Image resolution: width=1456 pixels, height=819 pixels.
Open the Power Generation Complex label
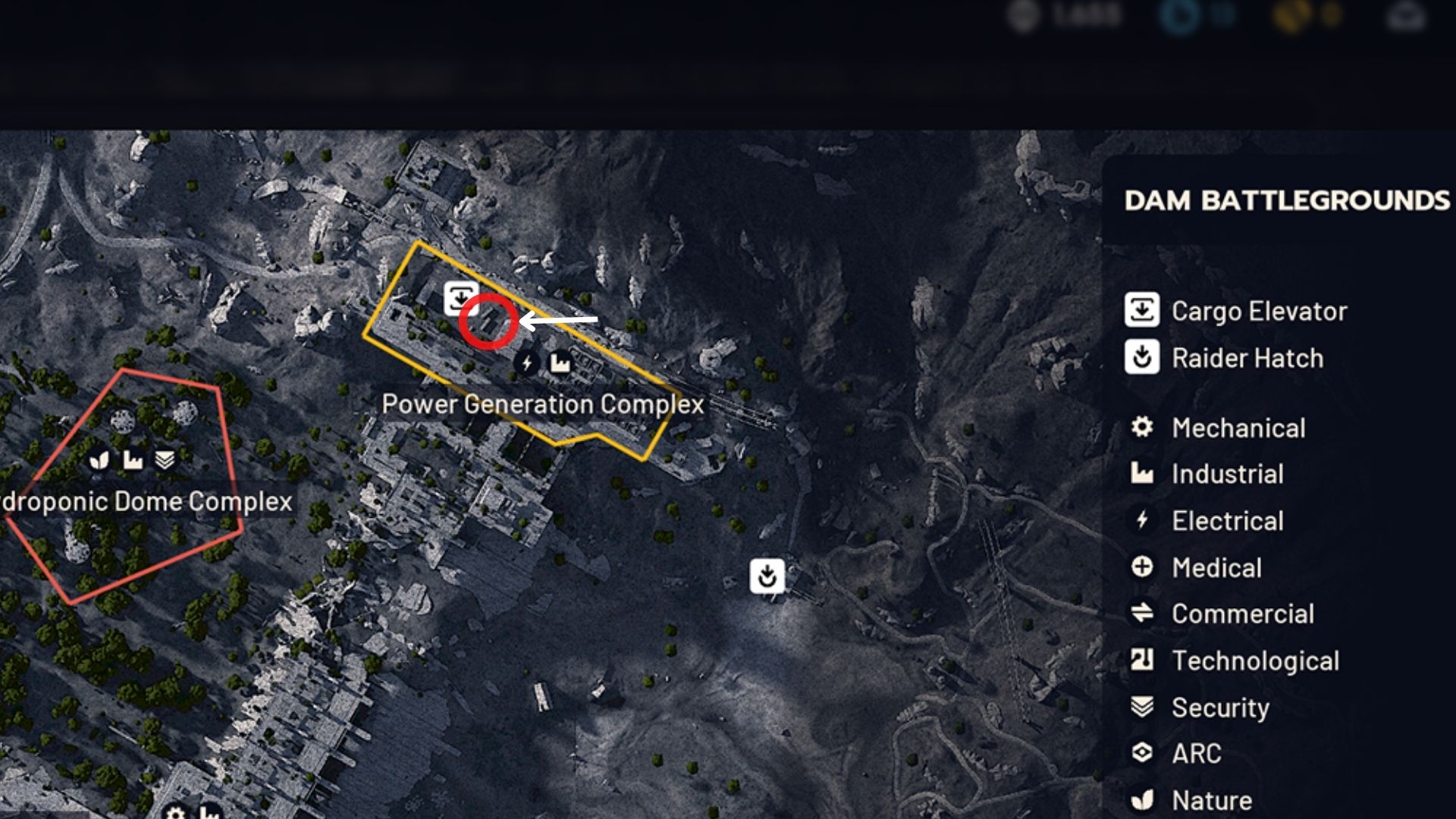point(543,403)
